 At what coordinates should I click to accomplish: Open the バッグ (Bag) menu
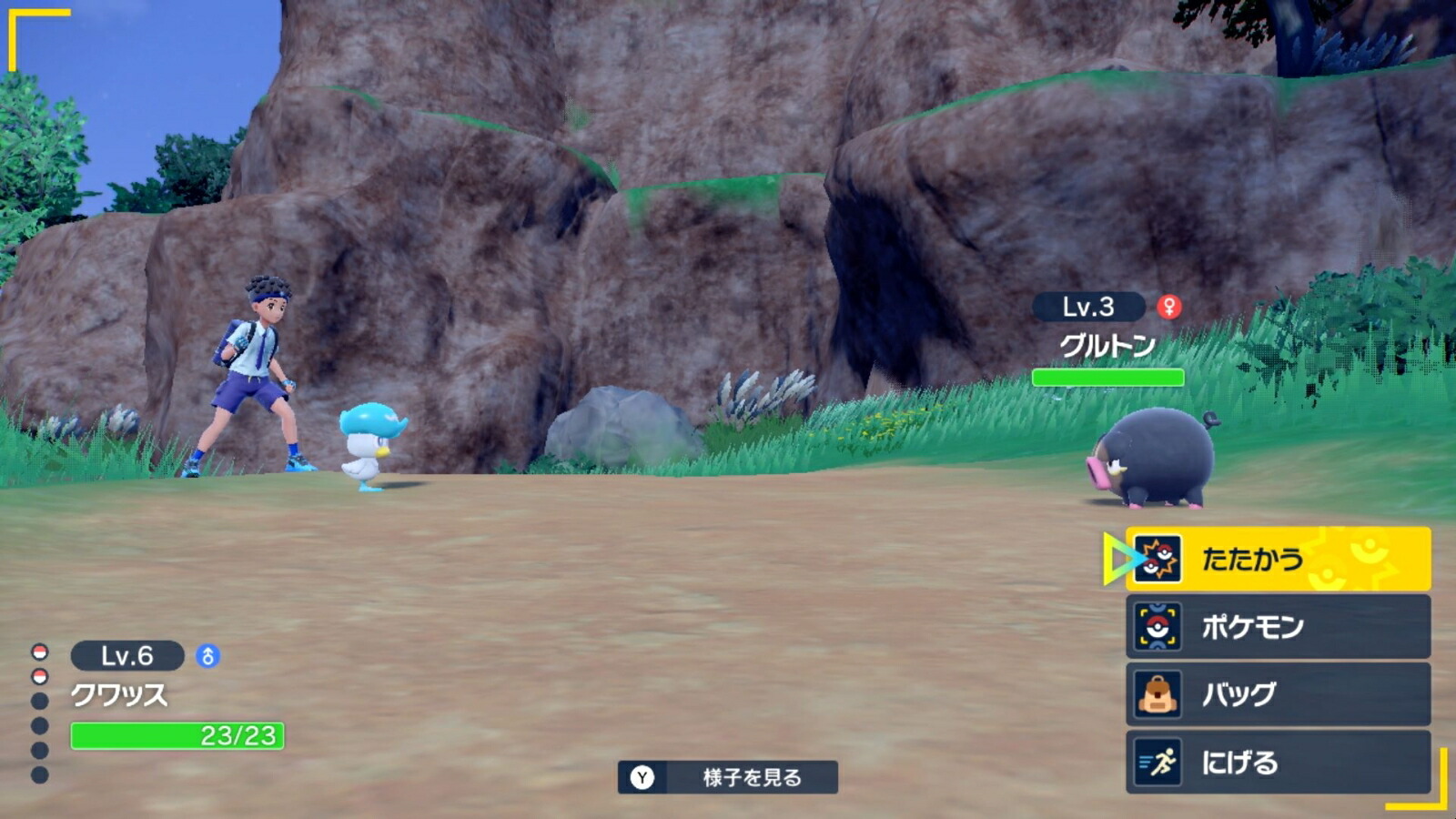pos(1277,694)
